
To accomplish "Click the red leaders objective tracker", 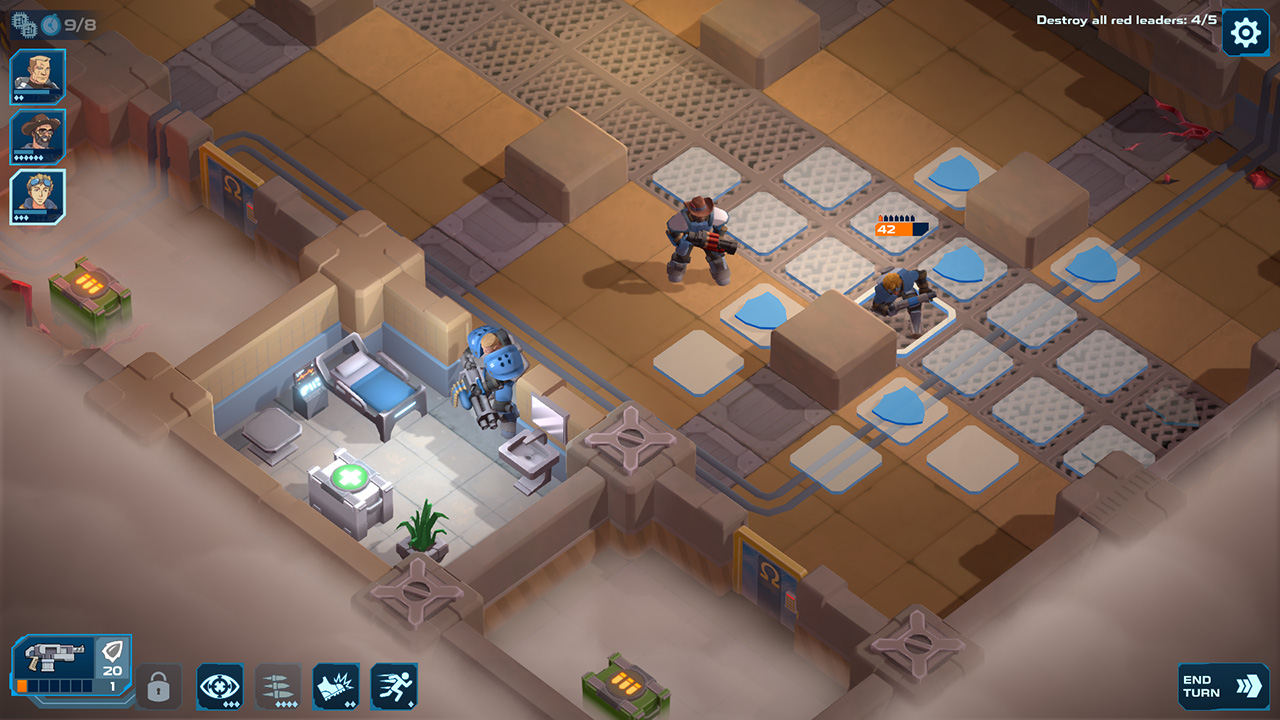I will coord(1126,20).
